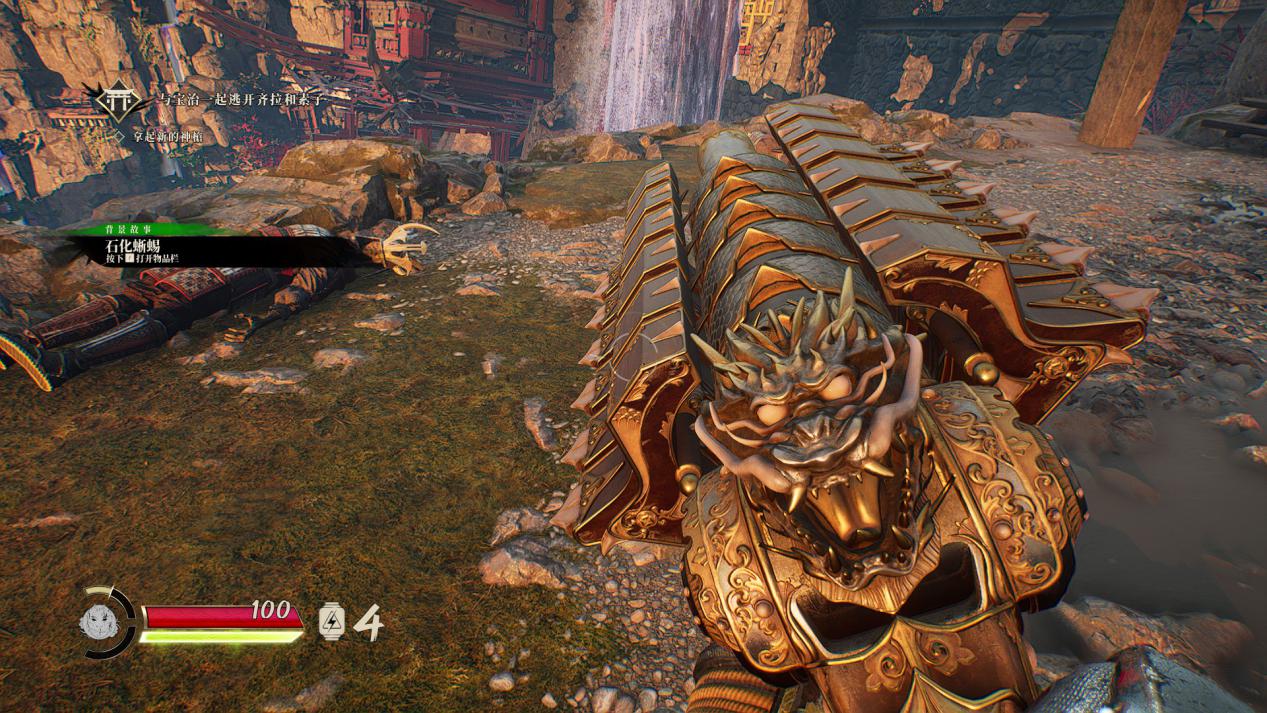Click the lightning battery charge icon

pyautogui.click(x=331, y=621)
